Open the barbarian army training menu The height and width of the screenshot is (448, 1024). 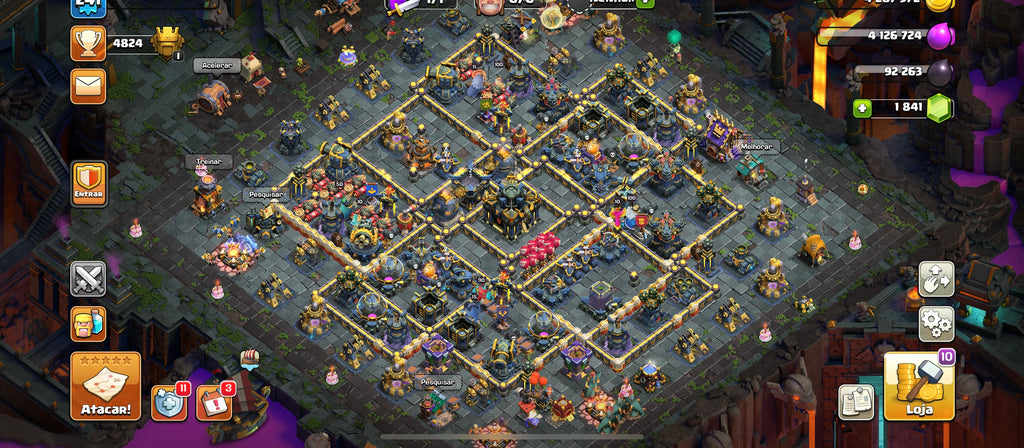[x=88, y=323]
